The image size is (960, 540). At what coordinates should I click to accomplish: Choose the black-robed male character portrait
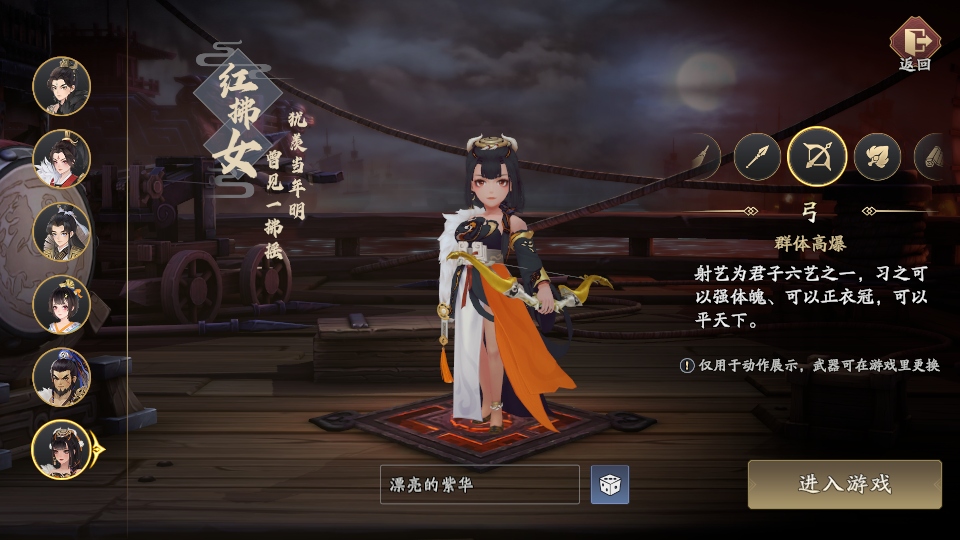[x=61, y=86]
